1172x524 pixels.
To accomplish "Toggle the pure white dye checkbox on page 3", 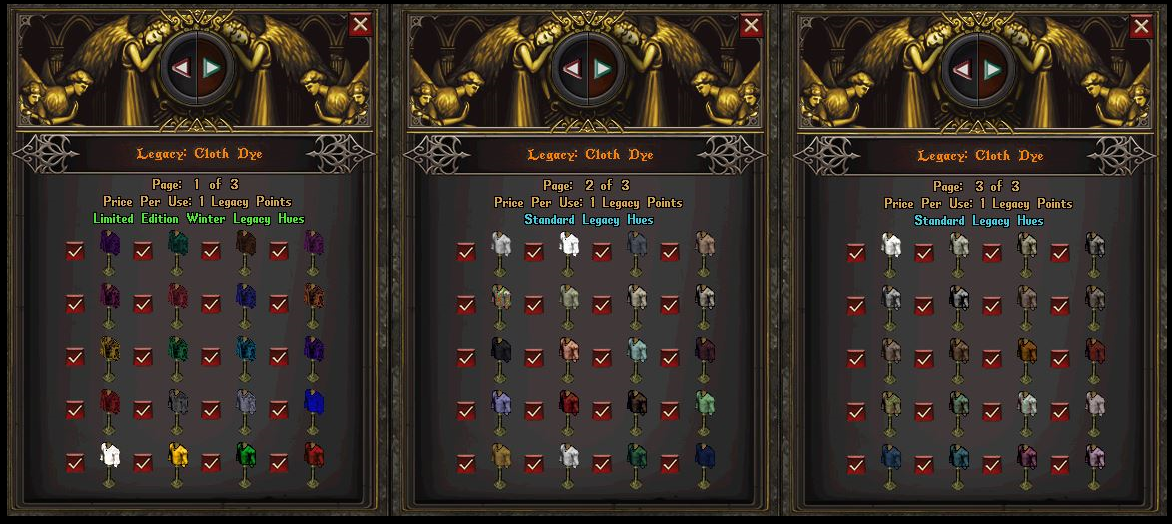I will [x=855, y=252].
